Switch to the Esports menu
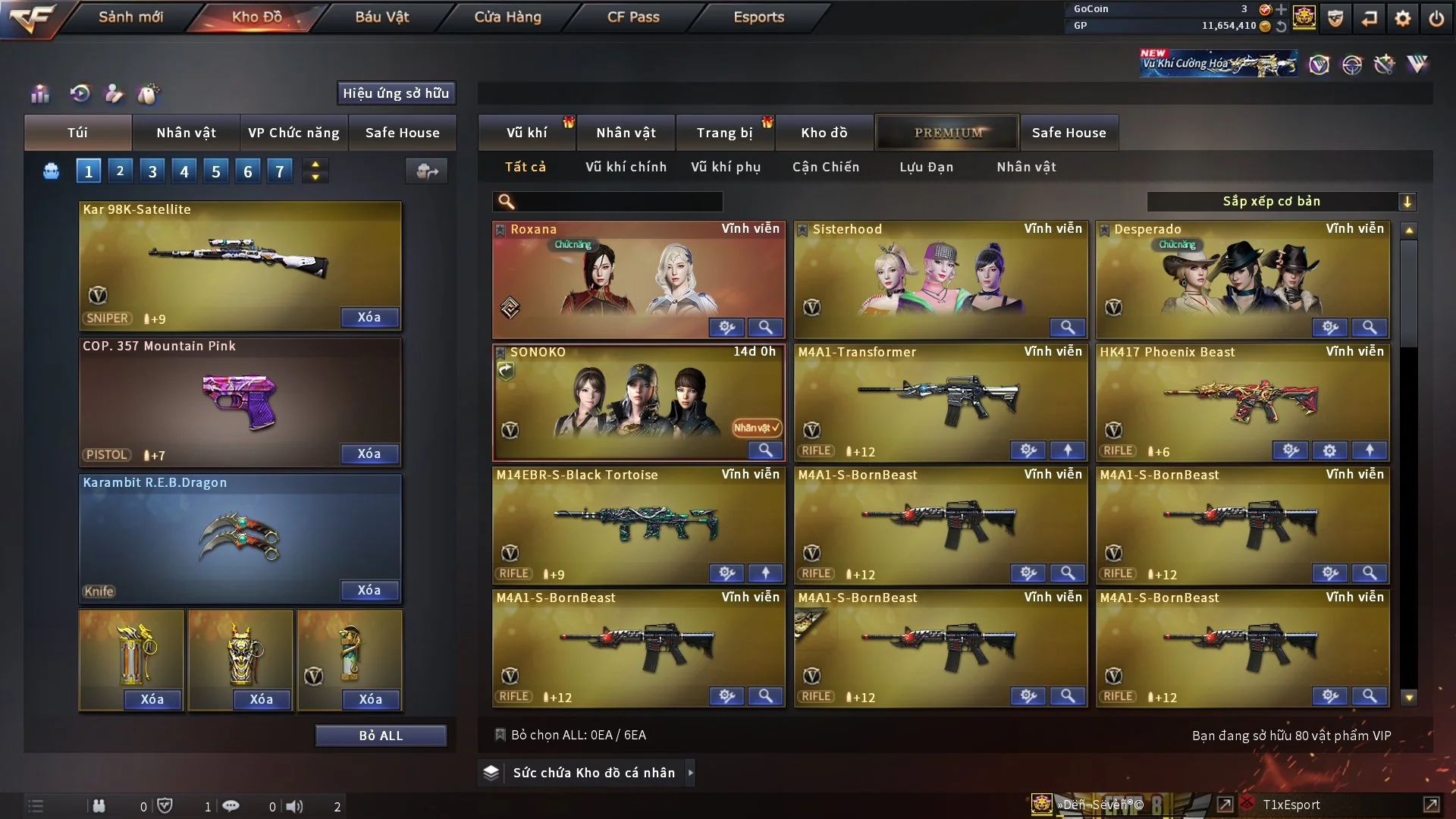 (x=758, y=17)
